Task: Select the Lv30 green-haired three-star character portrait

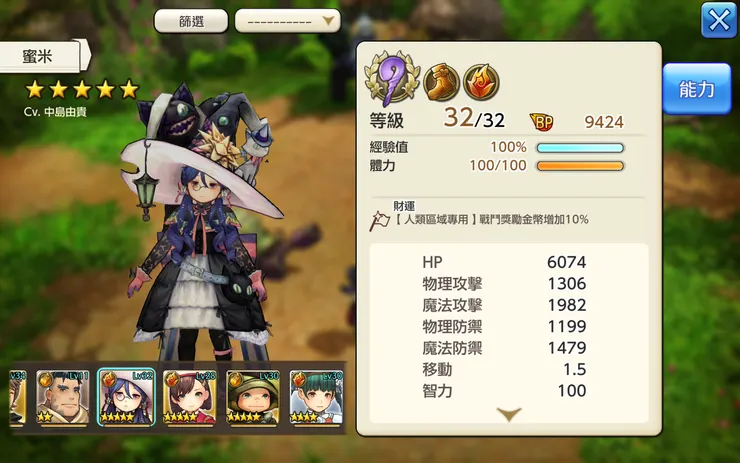Action: tap(316, 397)
